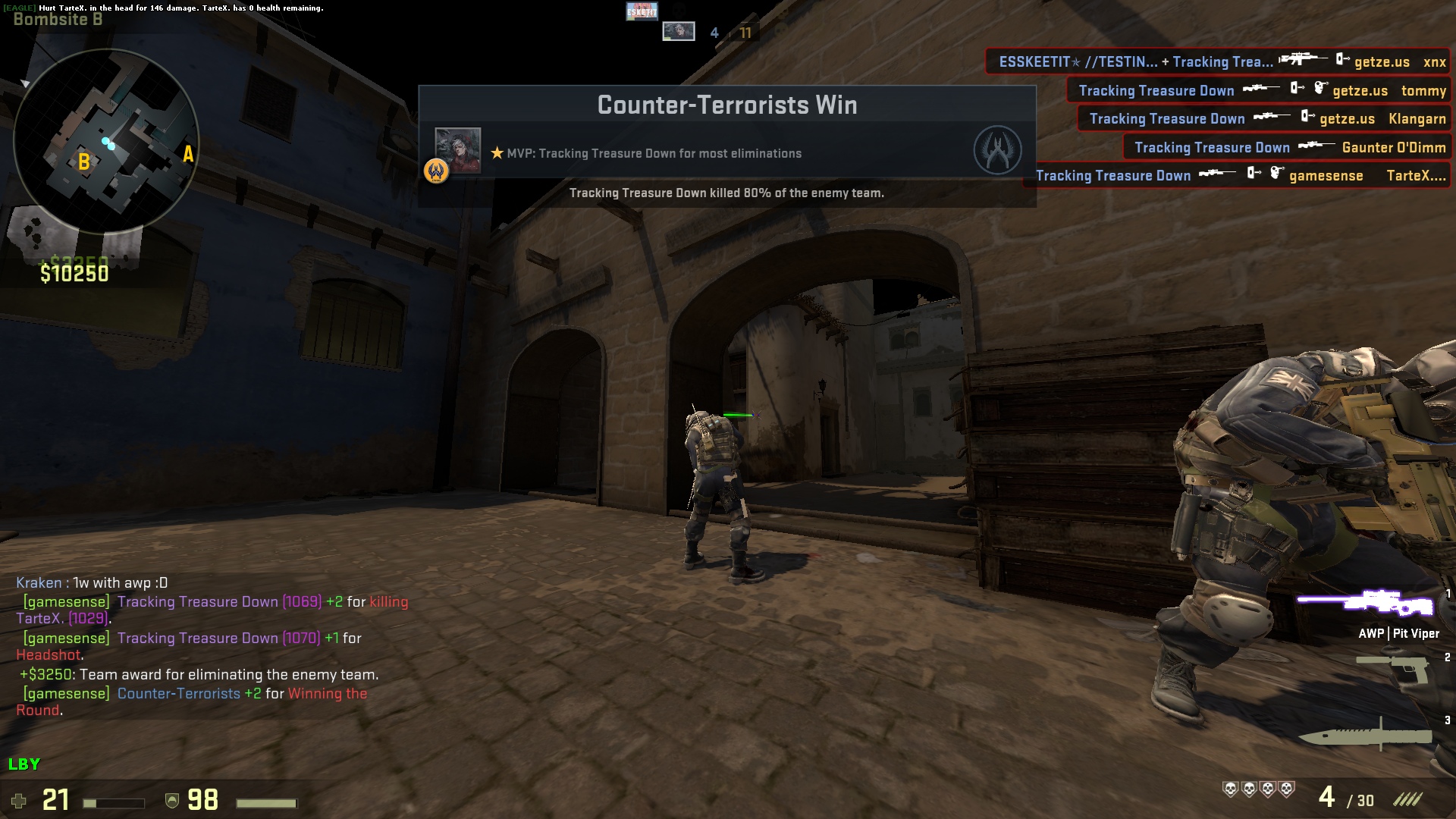Select the kill feed entry for Klangarn
1456x819 pixels.
[x=1264, y=119]
